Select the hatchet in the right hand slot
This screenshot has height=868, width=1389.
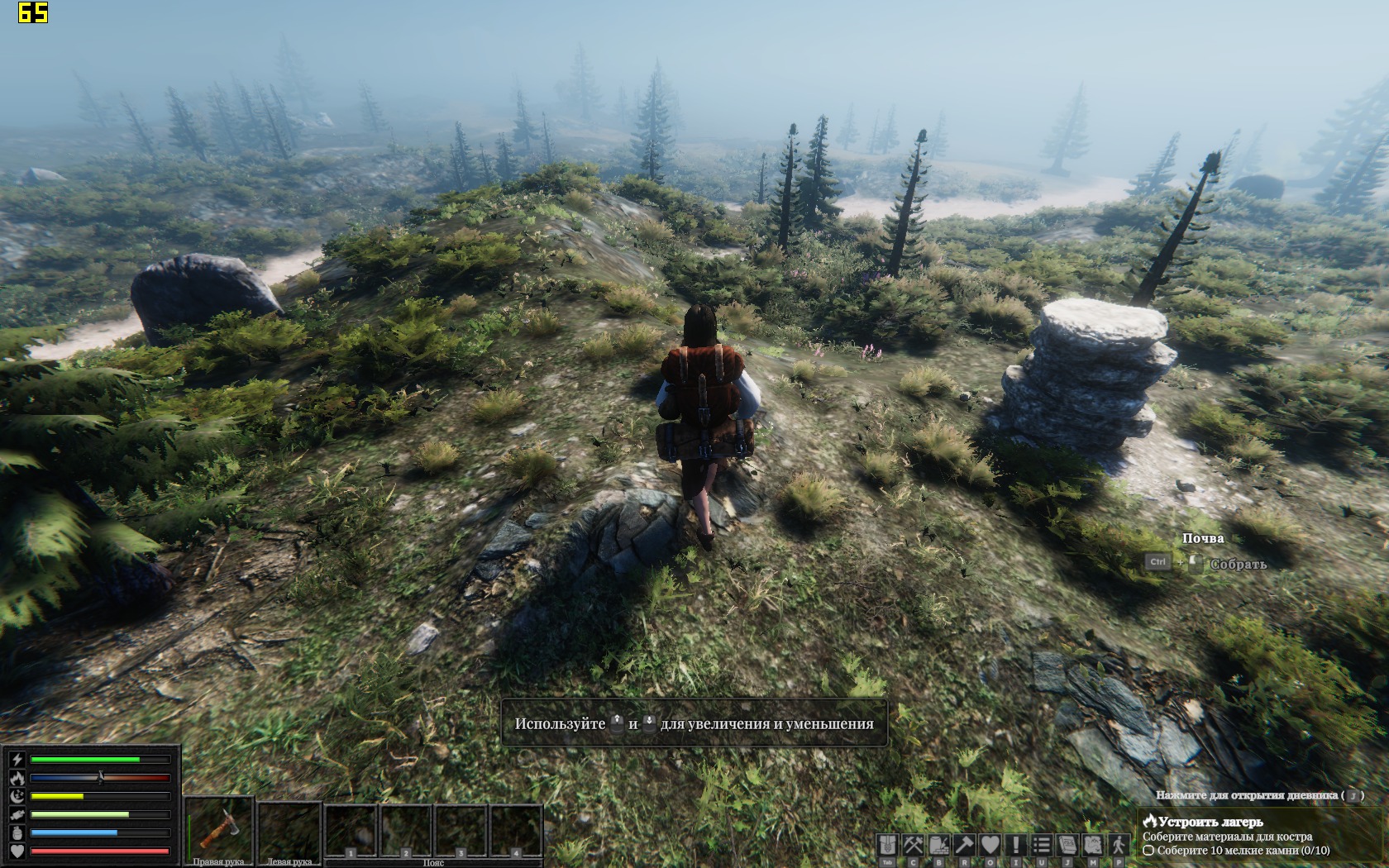(x=219, y=828)
